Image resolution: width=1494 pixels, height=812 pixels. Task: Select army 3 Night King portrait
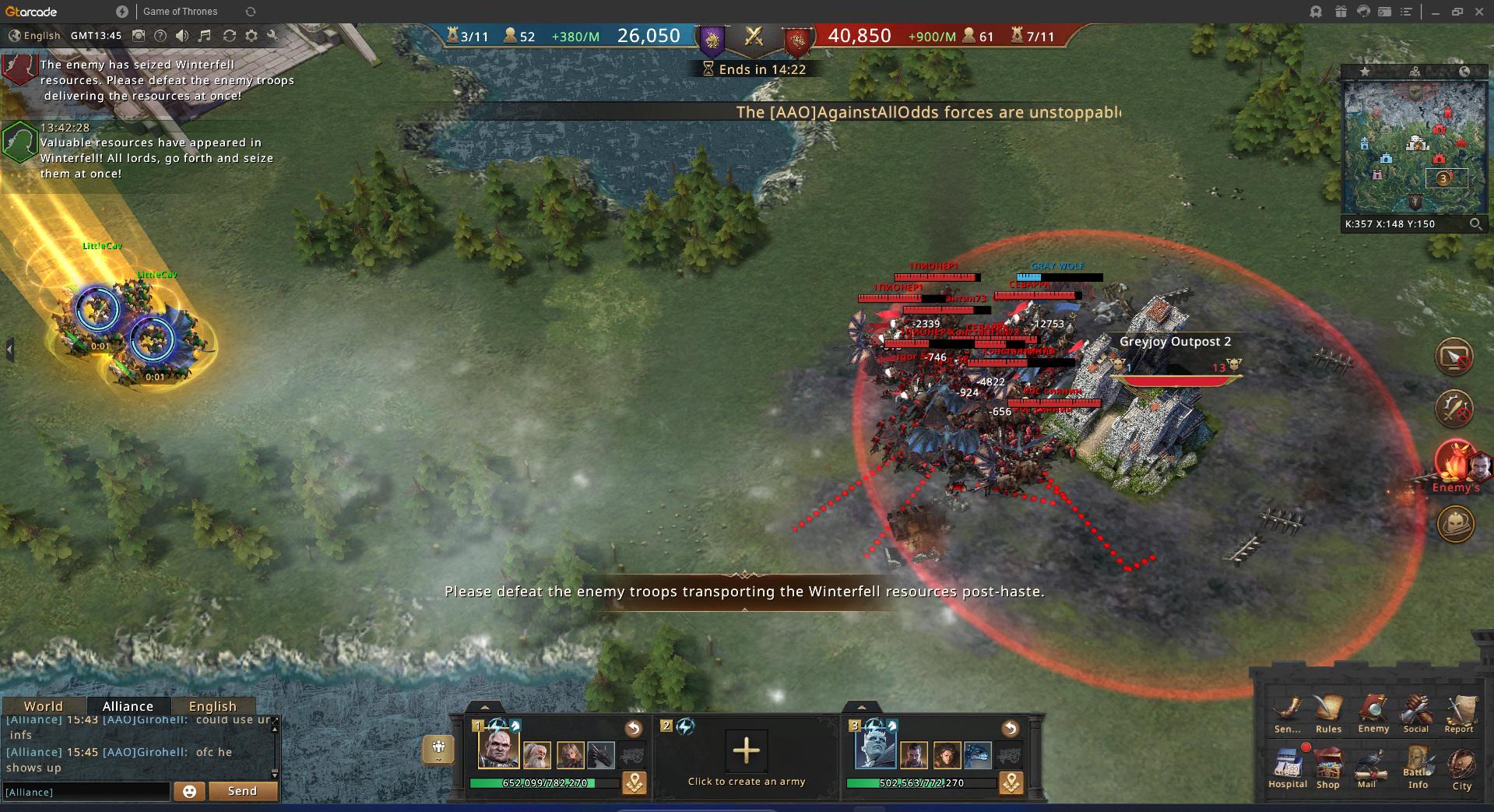(874, 748)
